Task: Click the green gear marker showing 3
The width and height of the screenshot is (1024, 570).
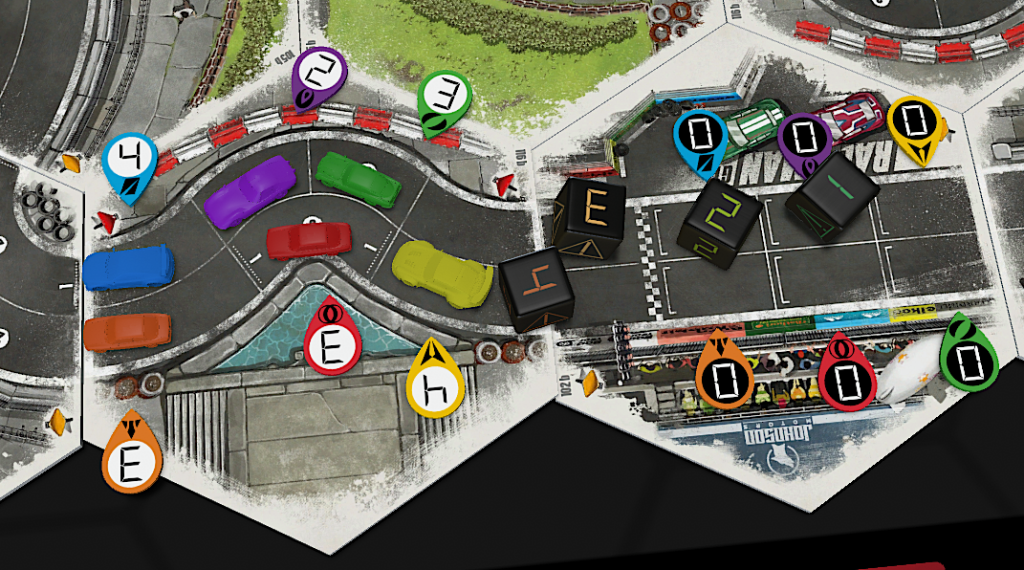Action: [442, 99]
